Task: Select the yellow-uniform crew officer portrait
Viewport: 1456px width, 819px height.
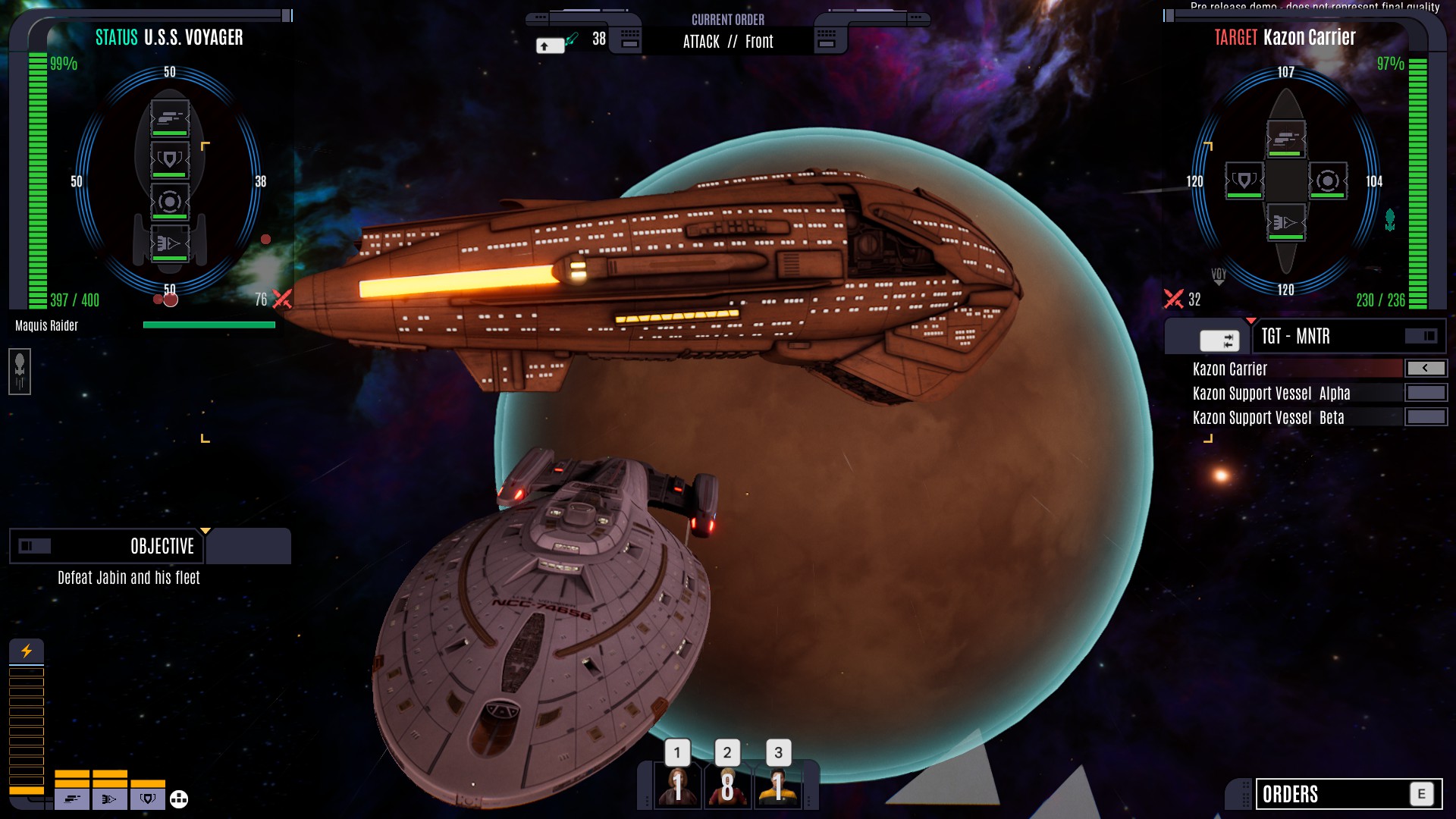Action: point(777,786)
